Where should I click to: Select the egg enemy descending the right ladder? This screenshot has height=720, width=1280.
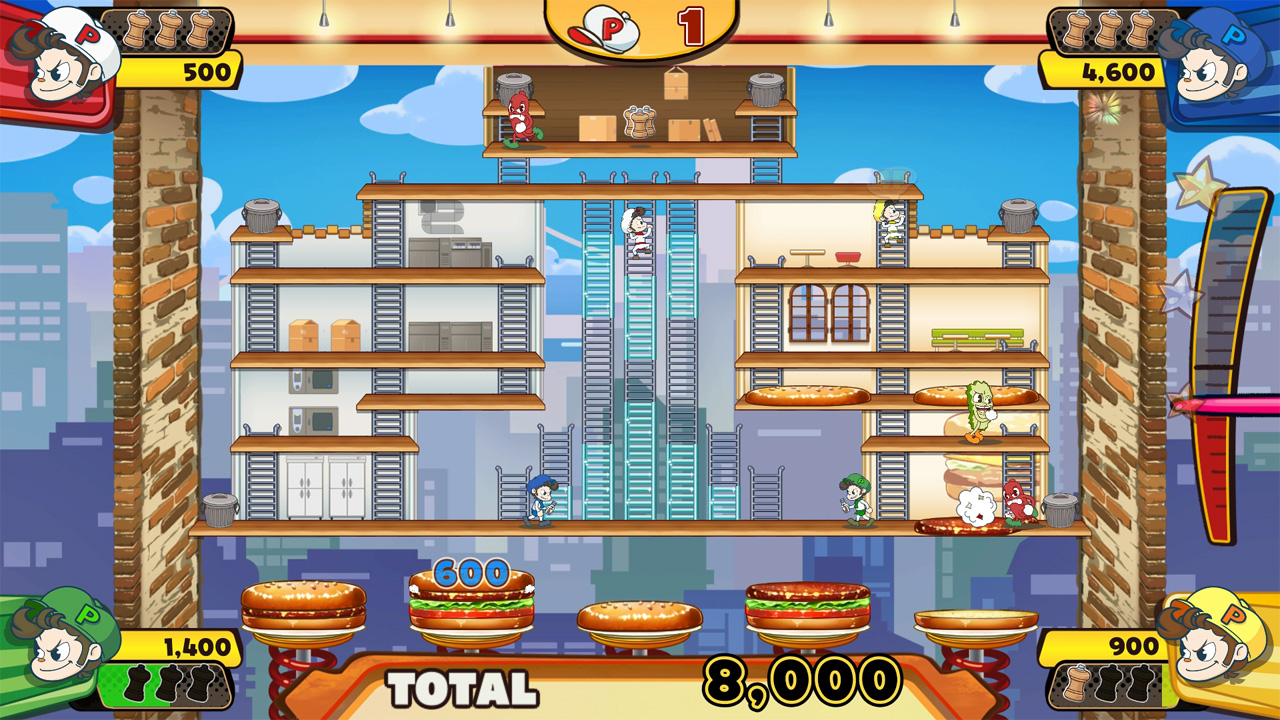pyautogui.click(x=890, y=218)
